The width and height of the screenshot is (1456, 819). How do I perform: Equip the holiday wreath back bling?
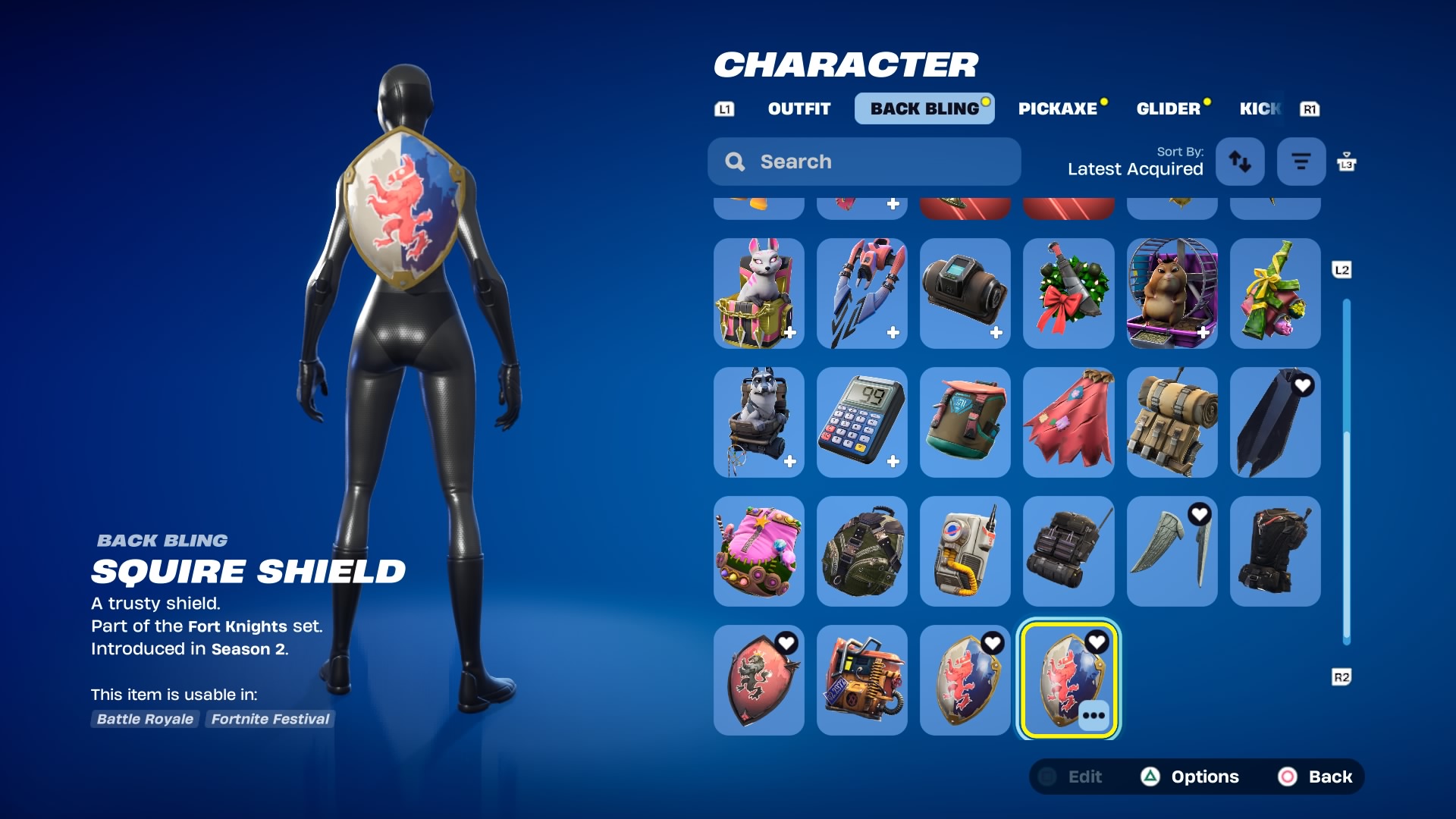pos(1068,293)
